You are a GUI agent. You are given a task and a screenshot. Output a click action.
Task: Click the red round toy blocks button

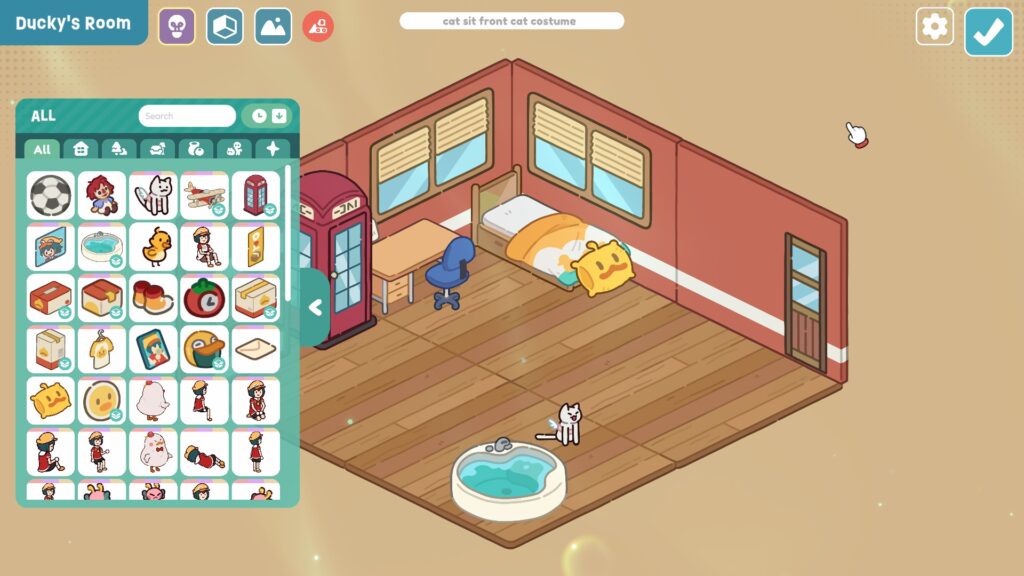tap(318, 27)
